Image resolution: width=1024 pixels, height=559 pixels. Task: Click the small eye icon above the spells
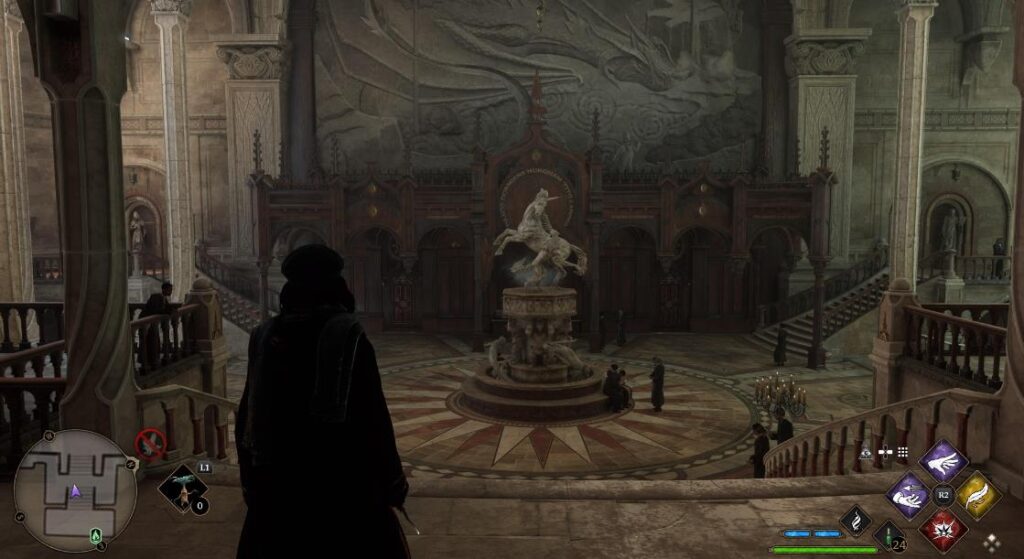coord(866,453)
